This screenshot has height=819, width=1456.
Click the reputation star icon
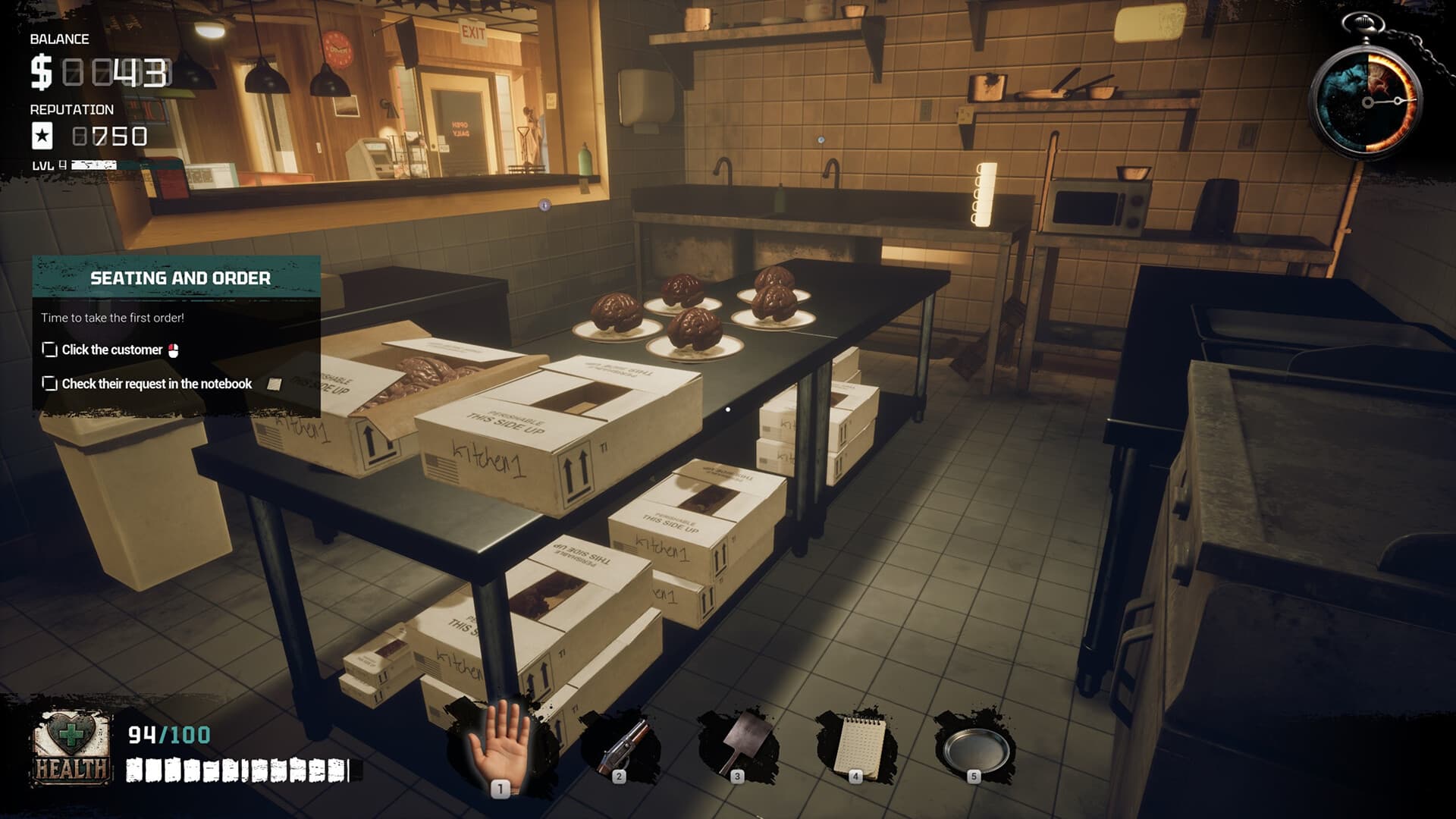(43, 136)
